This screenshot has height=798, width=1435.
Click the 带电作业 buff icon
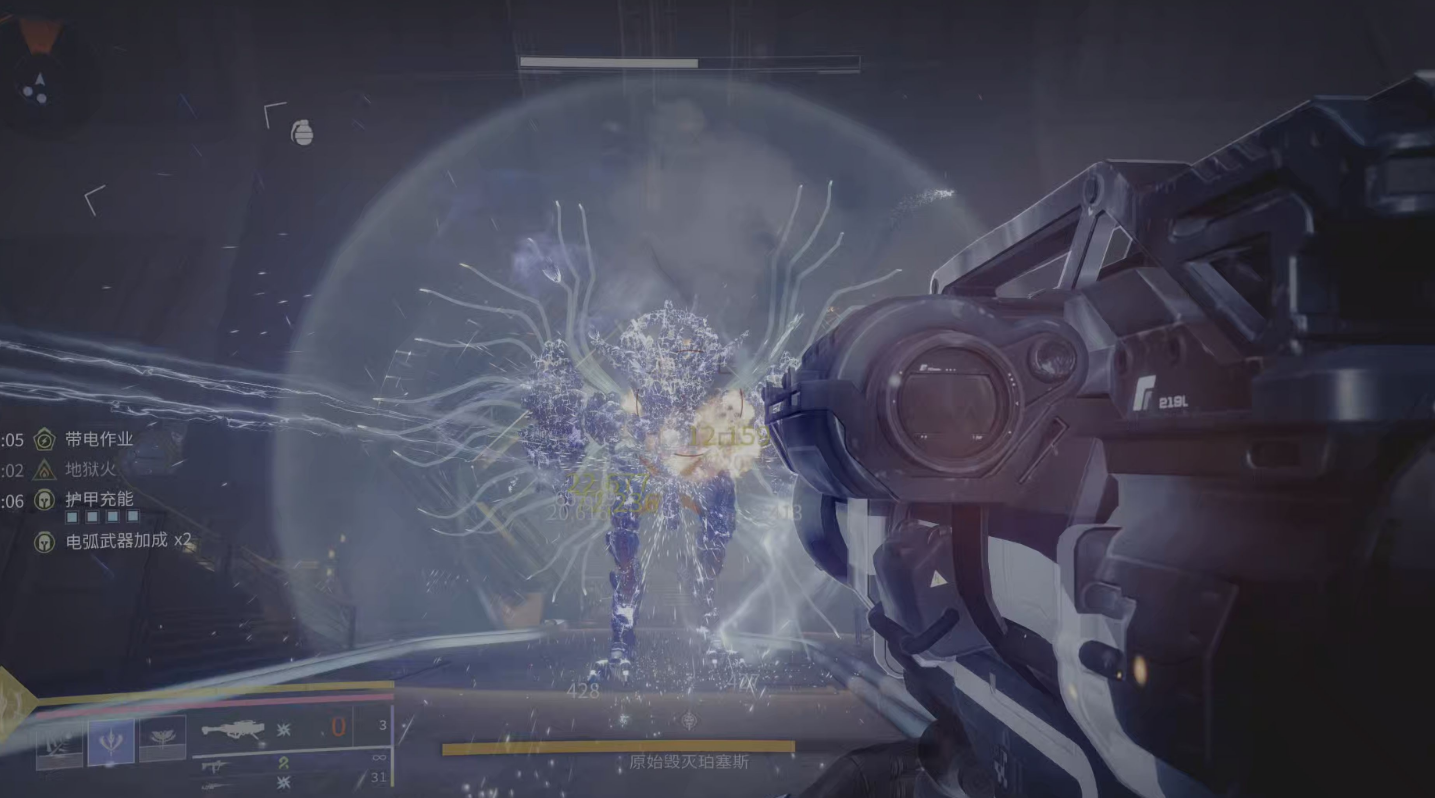click(x=45, y=439)
